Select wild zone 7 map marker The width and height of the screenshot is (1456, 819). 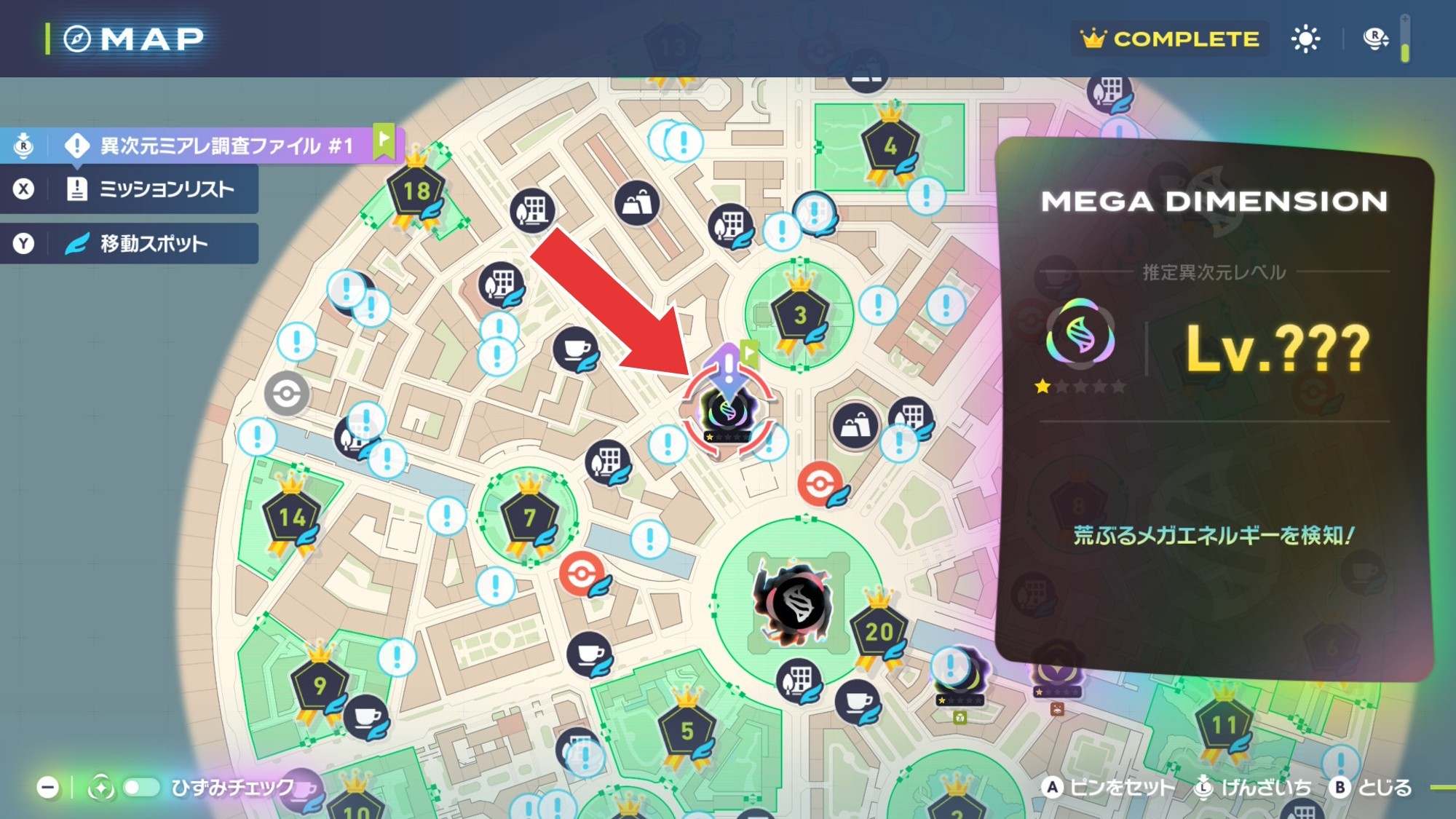(x=529, y=518)
